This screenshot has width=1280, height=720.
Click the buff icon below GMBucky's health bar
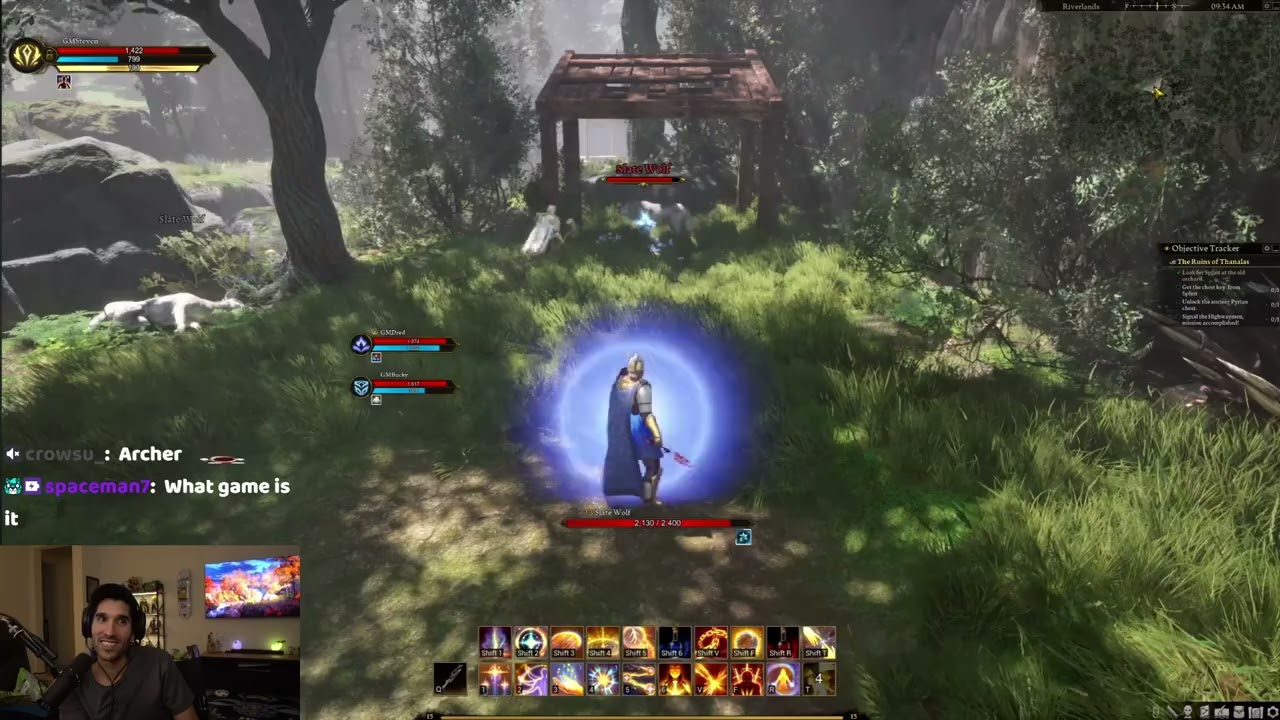(x=375, y=398)
